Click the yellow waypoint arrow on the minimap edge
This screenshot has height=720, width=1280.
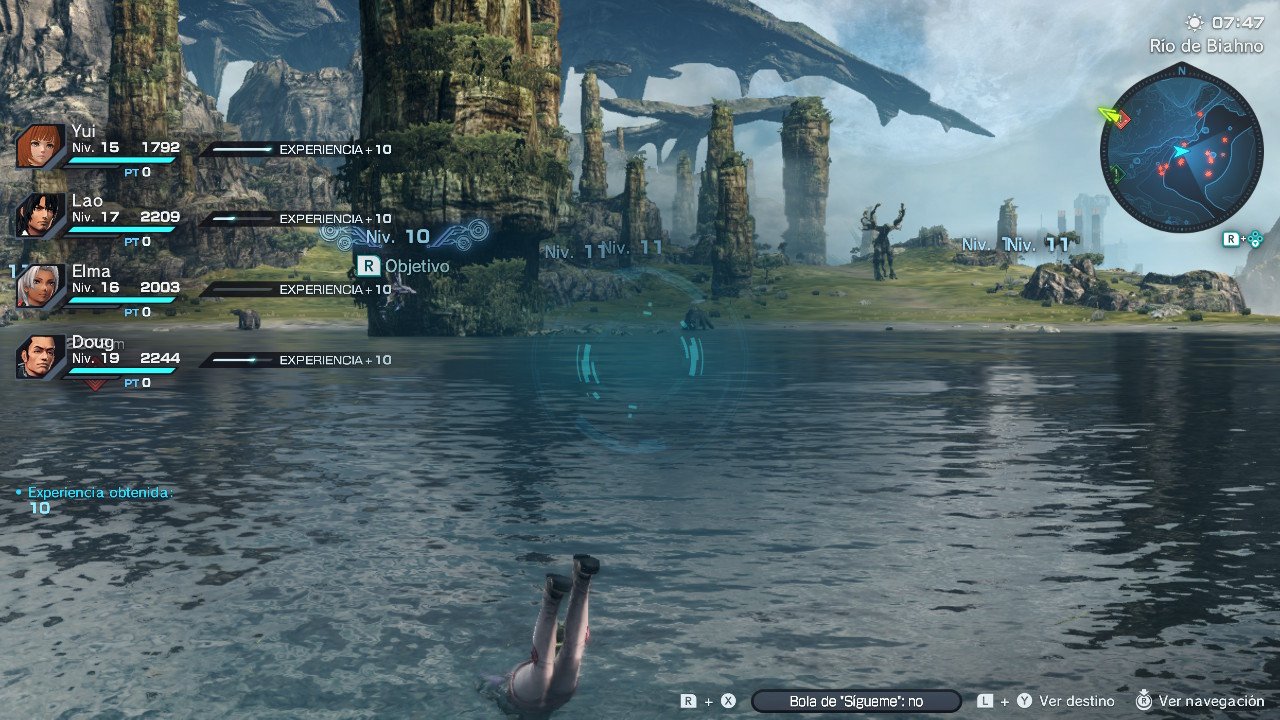tap(1108, 113)
